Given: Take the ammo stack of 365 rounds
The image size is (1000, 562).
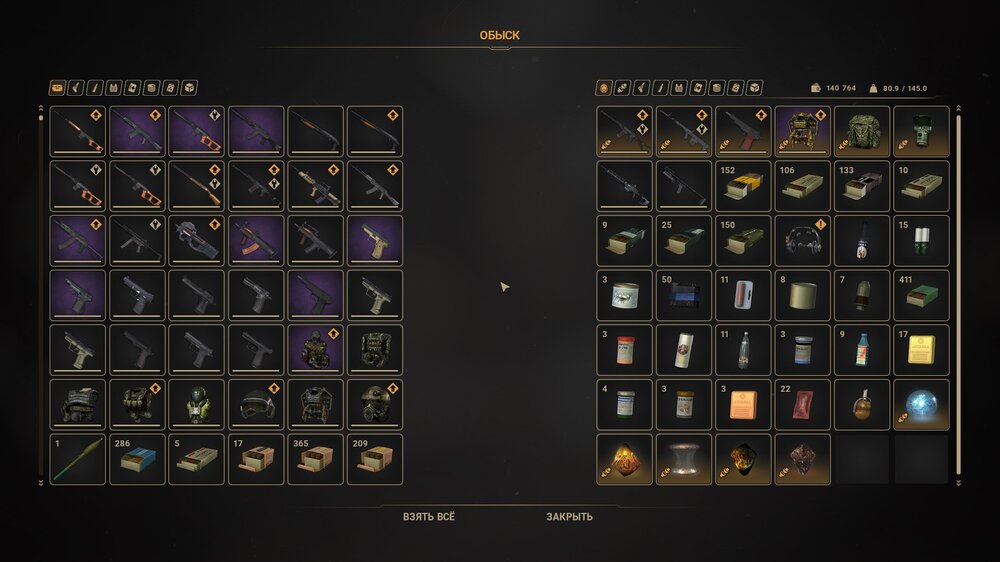Looking at the screenshot, I should pyautogui.click(x=315, y=459).
